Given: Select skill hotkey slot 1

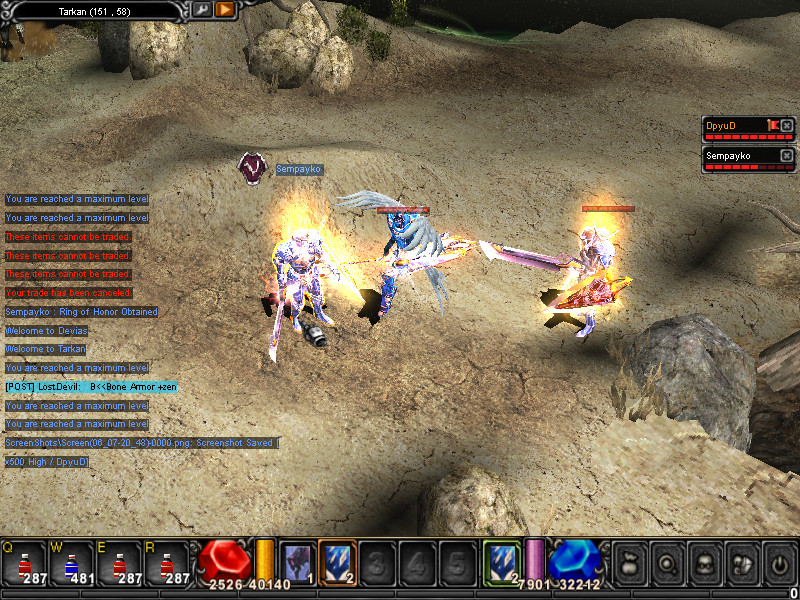Looking at the screenshot, I should tap(296, 562).
